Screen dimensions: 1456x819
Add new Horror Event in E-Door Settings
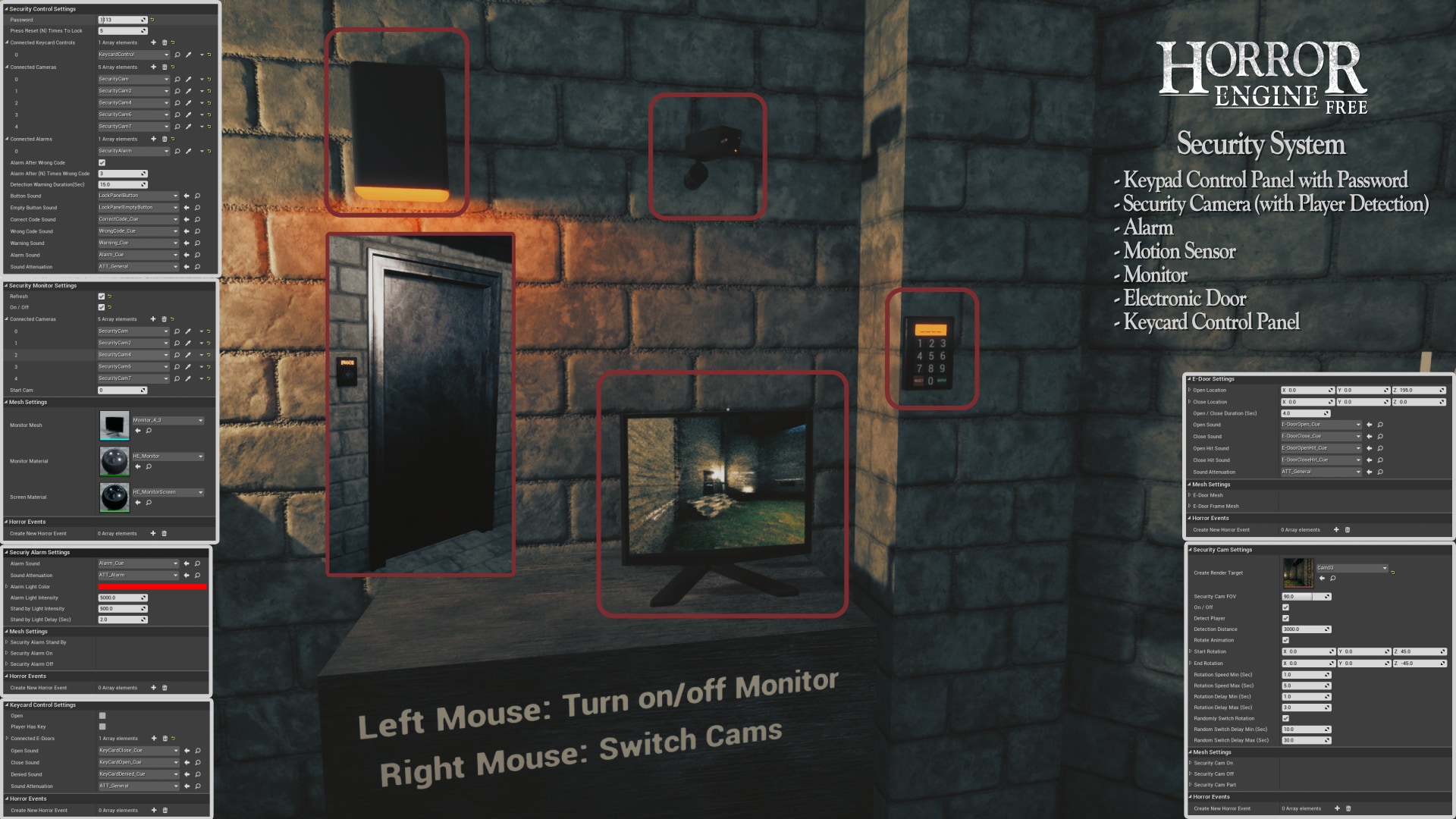pyautogui.click(x=1336, y=529)
